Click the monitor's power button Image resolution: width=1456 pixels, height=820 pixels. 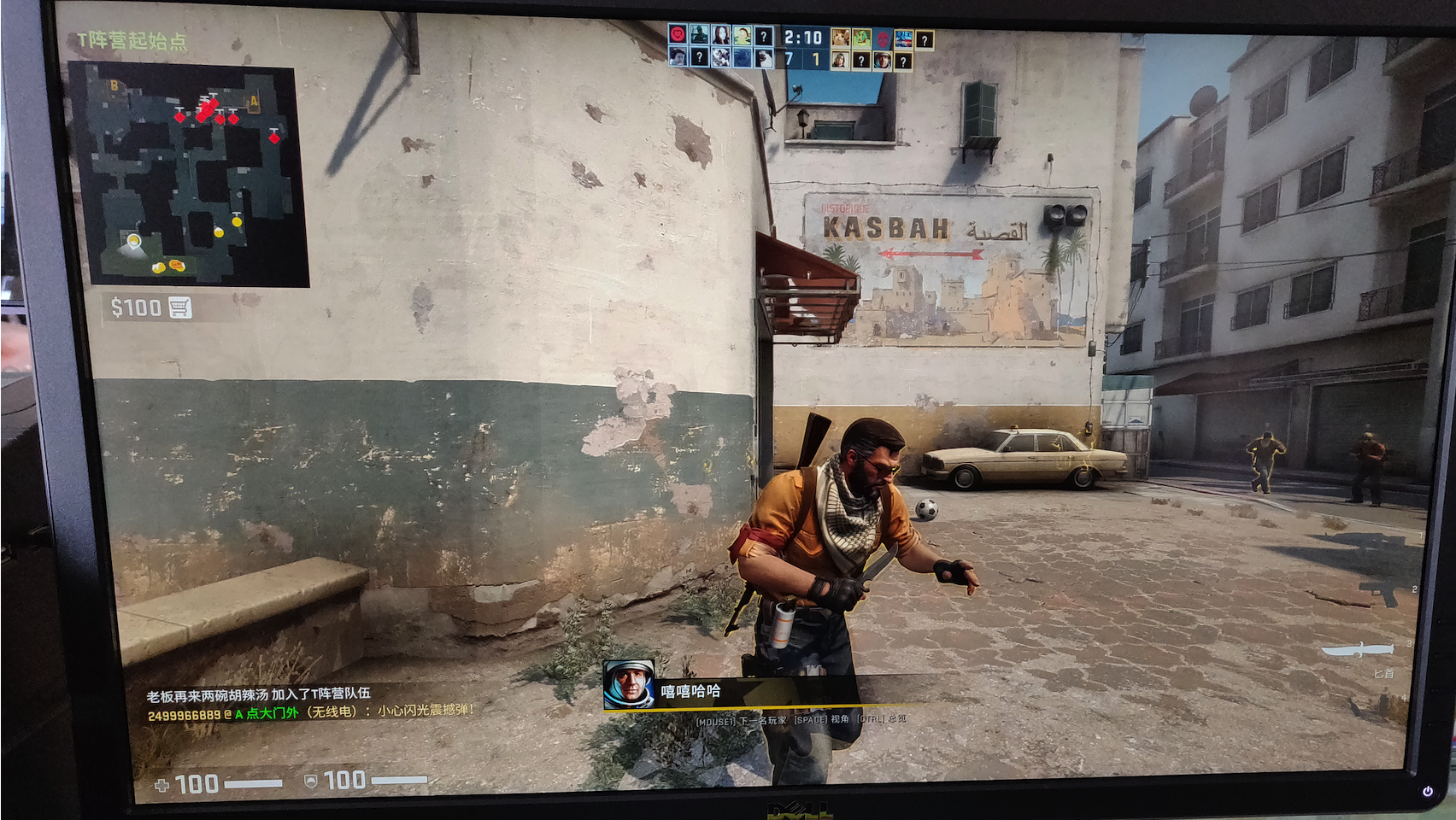(x=1427, y=792)
